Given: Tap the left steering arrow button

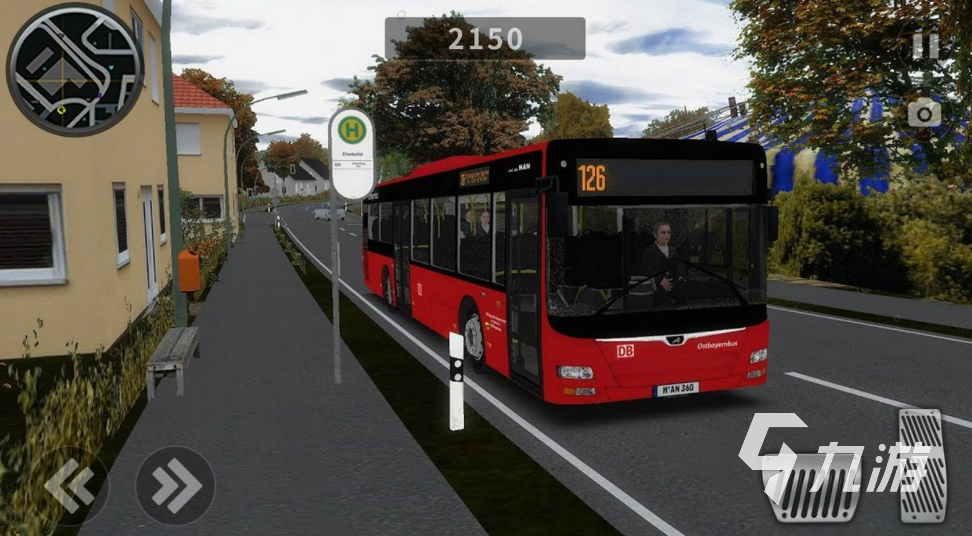Looking at the screenshot, I should click(70, 486).
